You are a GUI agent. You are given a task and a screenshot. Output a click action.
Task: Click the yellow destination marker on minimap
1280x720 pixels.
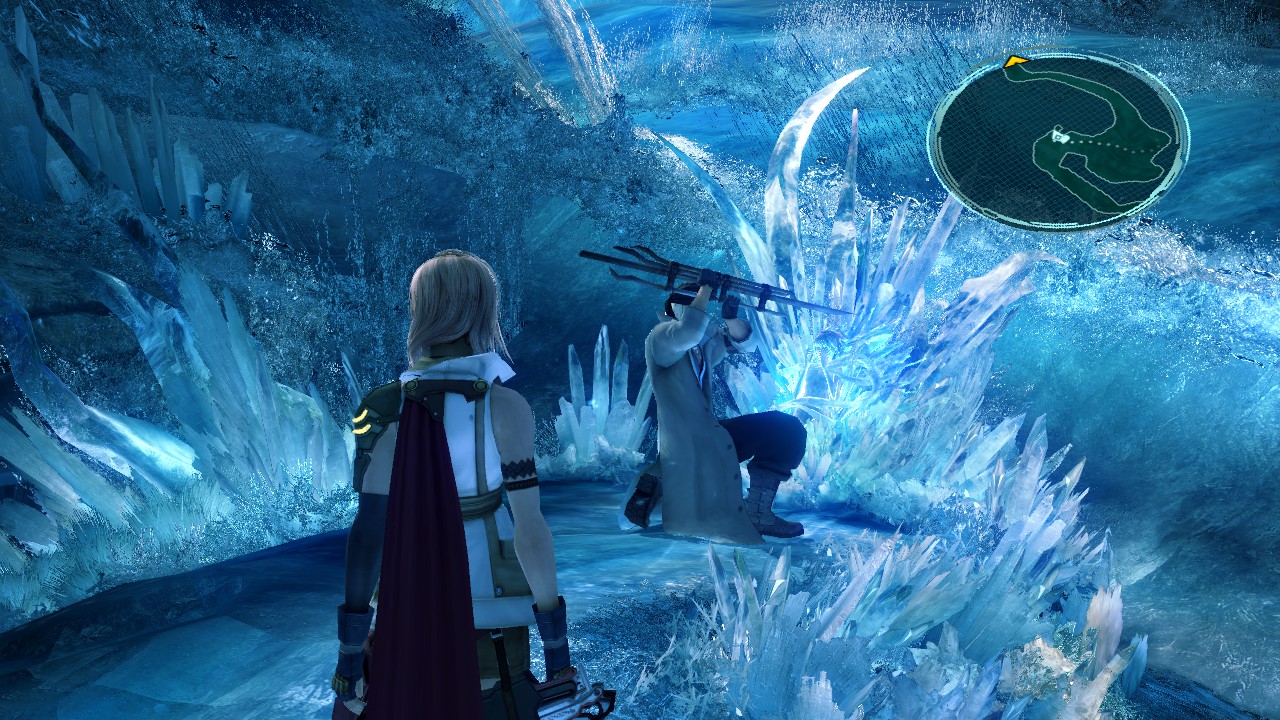[1017, 61]
